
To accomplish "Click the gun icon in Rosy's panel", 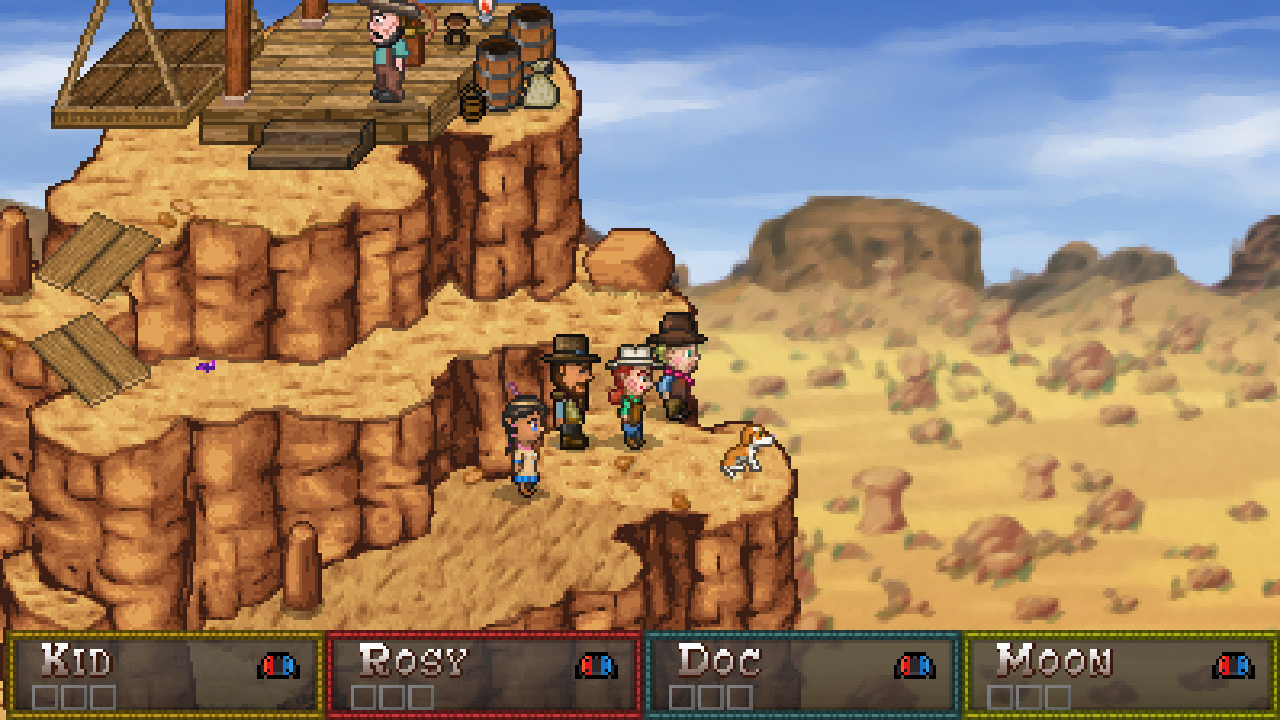I will [x=598, y=665].
